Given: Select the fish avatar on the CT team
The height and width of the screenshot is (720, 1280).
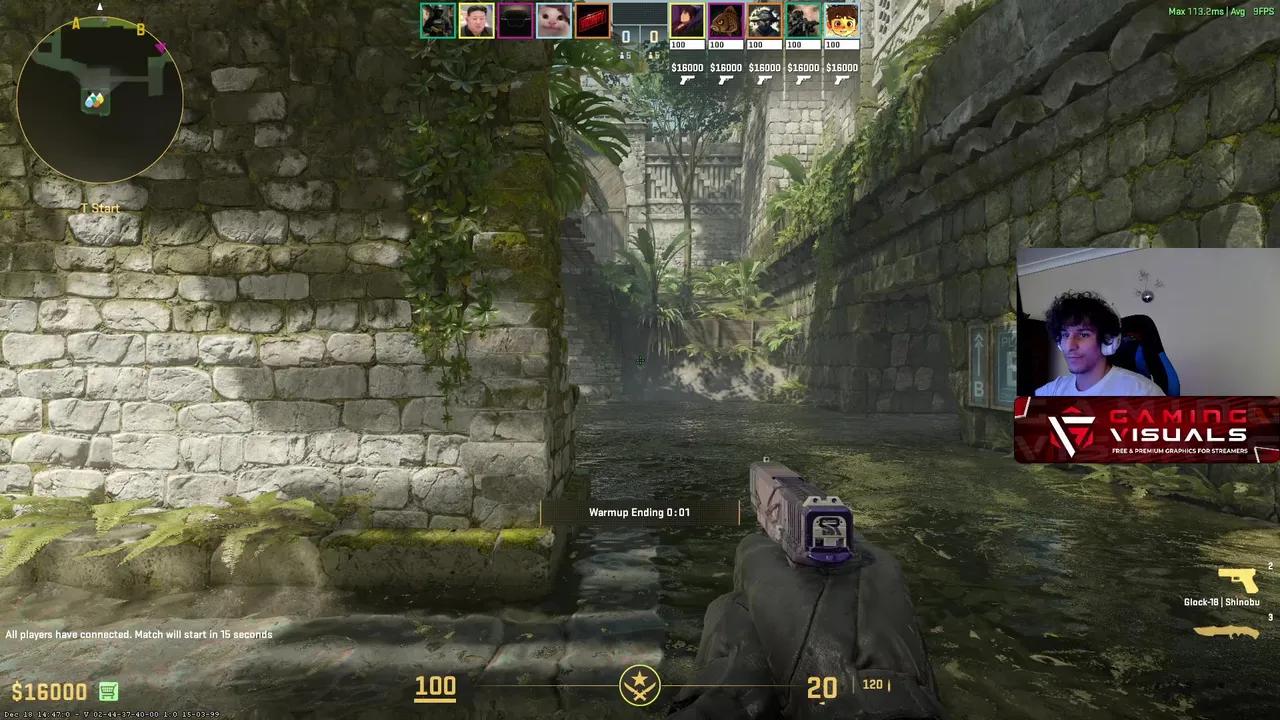Looking at the screenshot, I should click(725, 21).
